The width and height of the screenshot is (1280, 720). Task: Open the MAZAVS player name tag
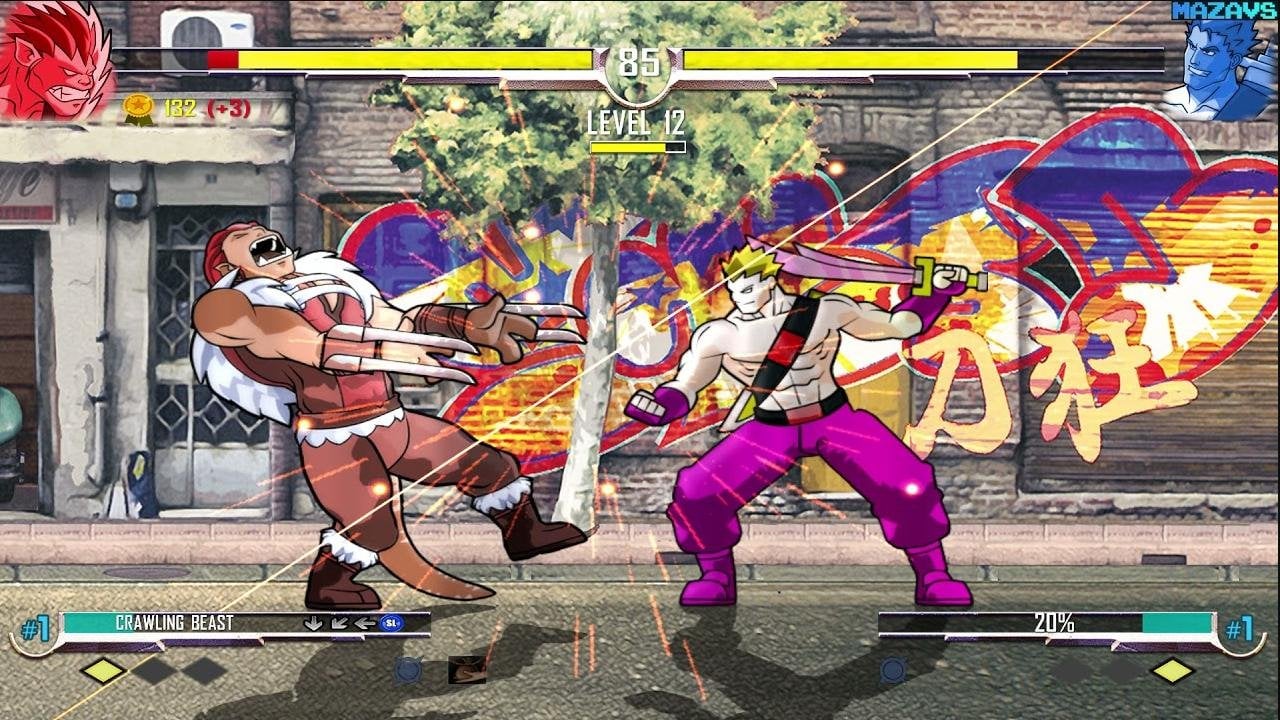pyautogui.click(x=1225, y=11)
